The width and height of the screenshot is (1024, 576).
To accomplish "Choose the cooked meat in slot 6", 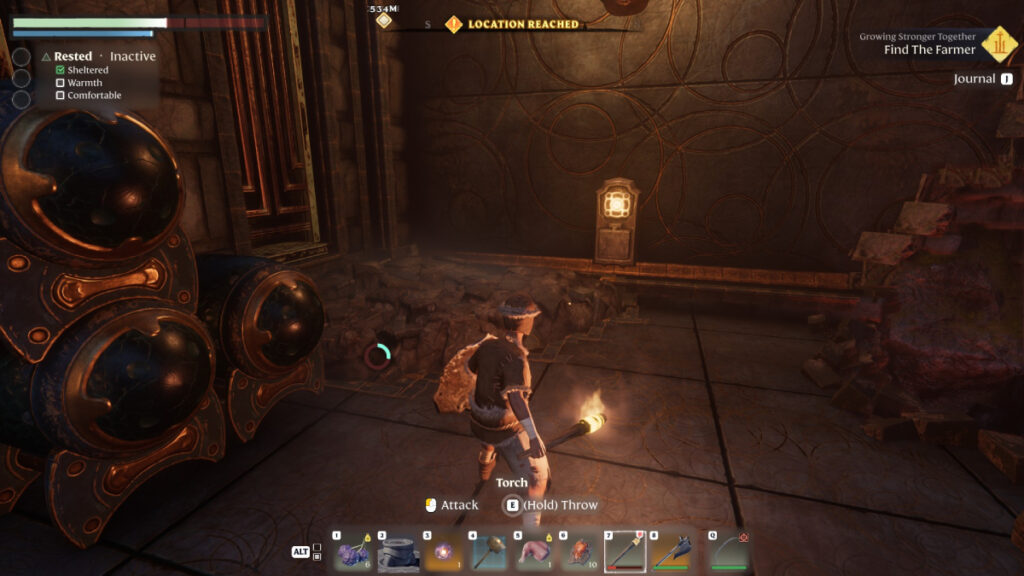I will pyautogui.click(x=580, y=551).
